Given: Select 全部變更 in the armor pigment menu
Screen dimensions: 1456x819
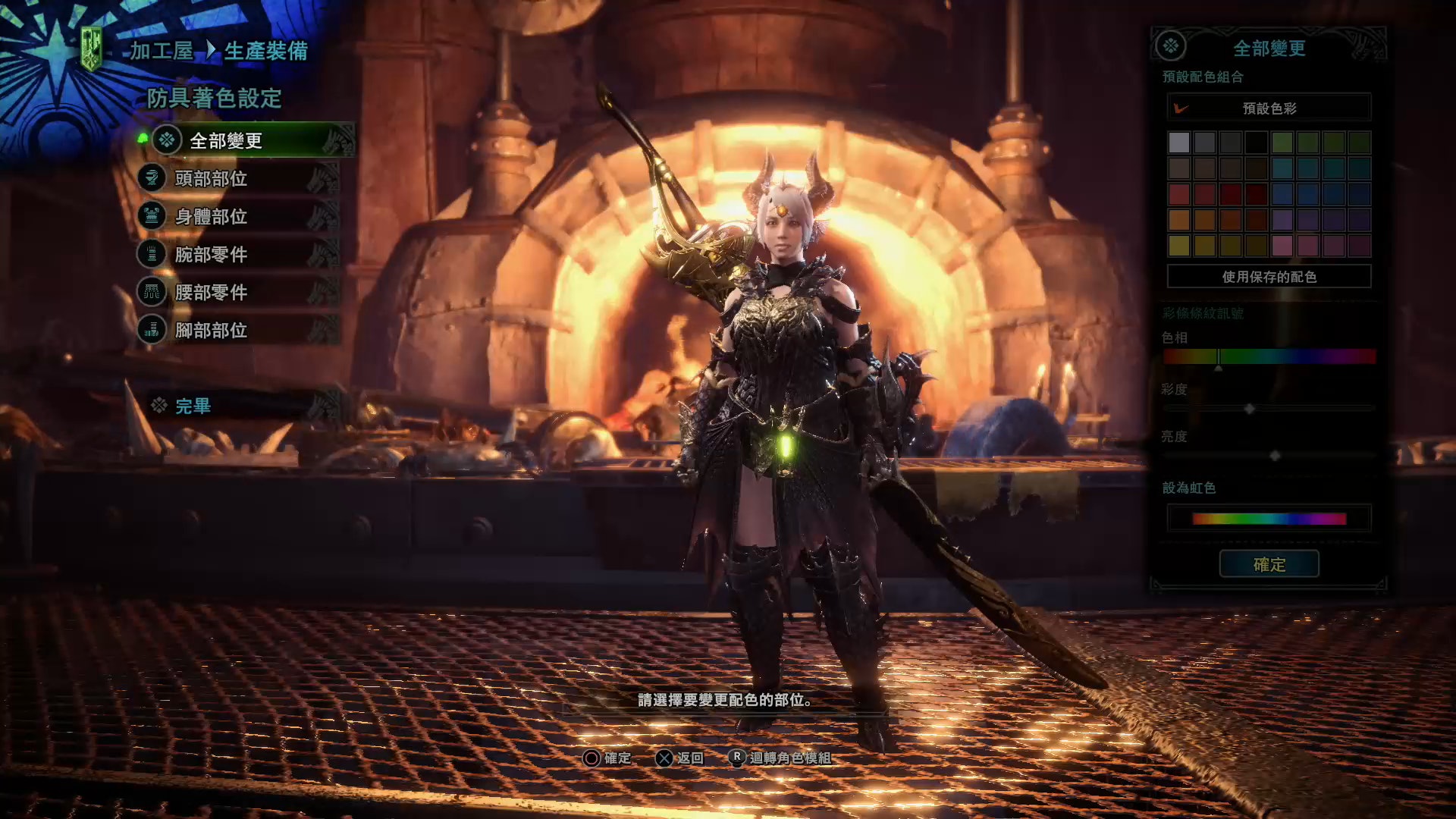Looking at the screenshot, I should (x=226, y=140).
